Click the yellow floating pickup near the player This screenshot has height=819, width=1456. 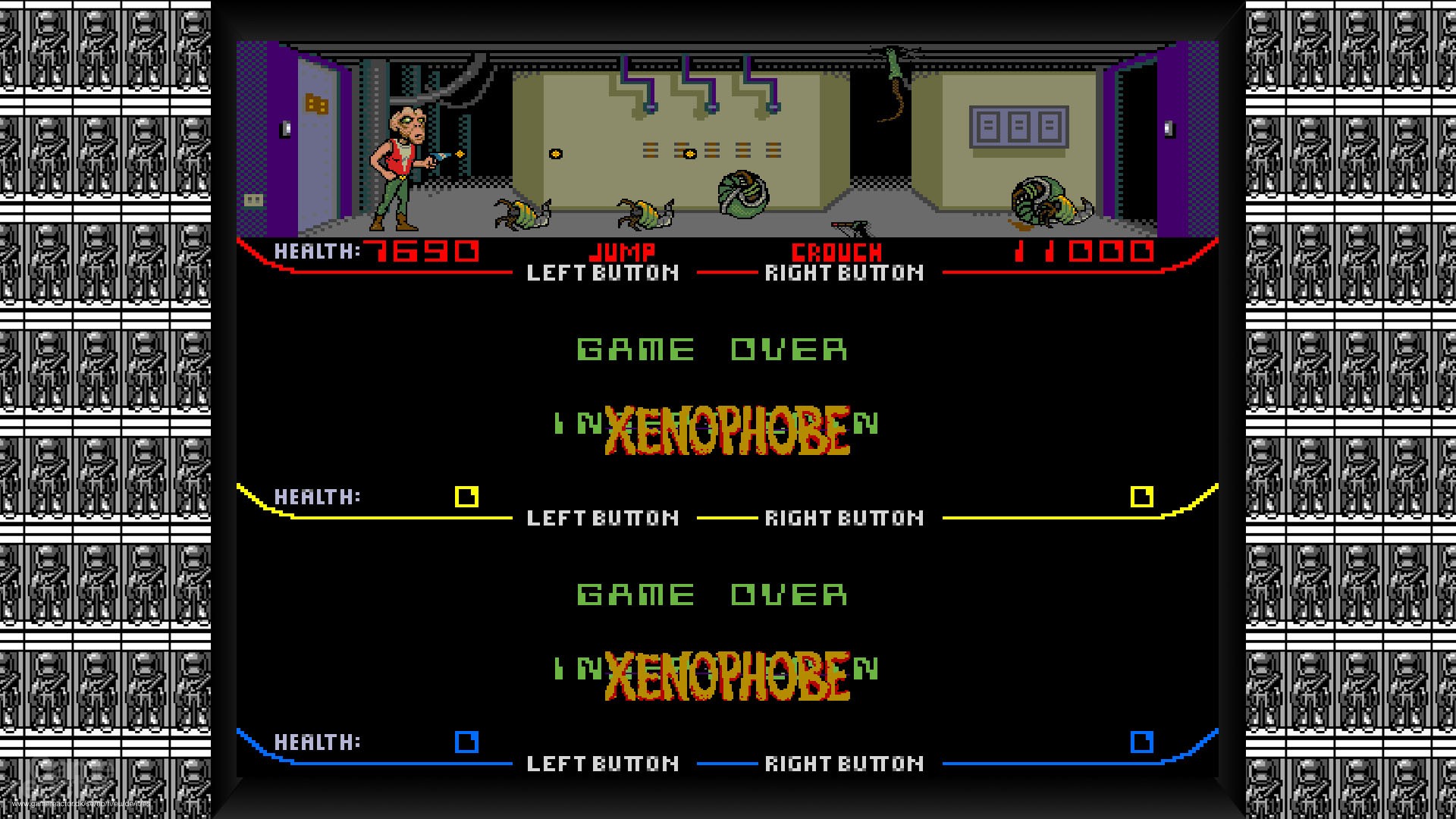[x=554, y=154]
